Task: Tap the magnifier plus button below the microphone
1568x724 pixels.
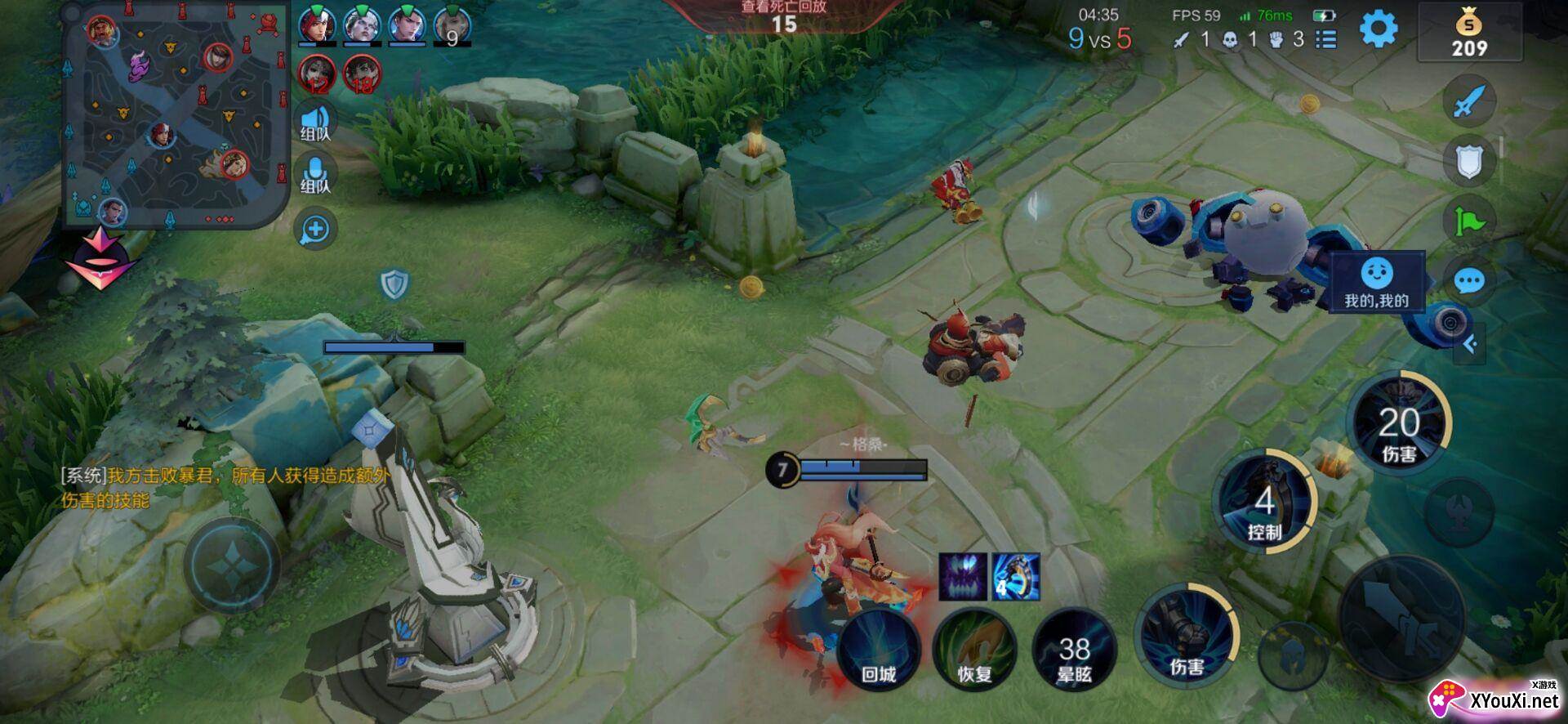Action: (315, 230)
